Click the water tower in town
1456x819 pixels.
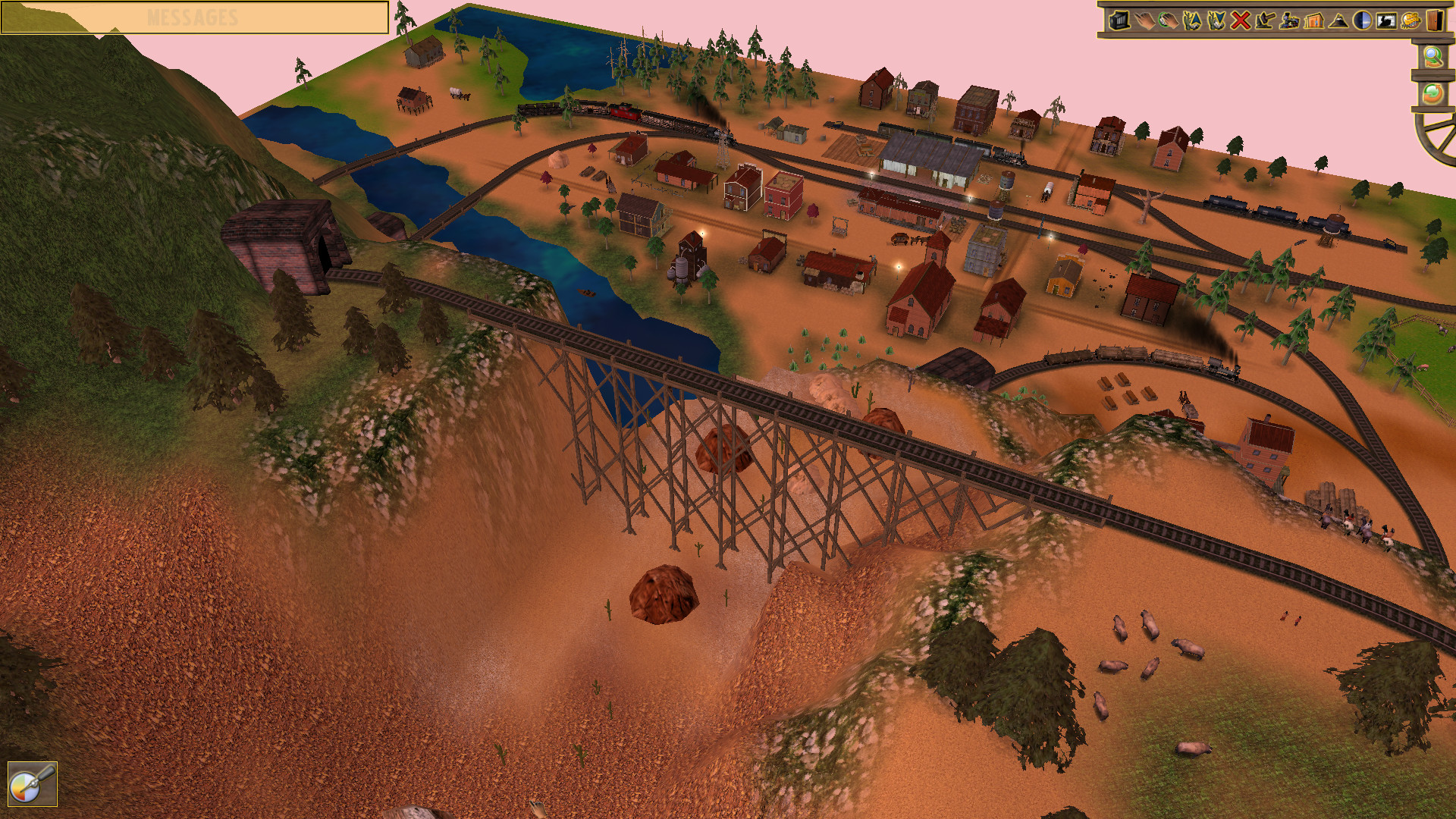1006,182
